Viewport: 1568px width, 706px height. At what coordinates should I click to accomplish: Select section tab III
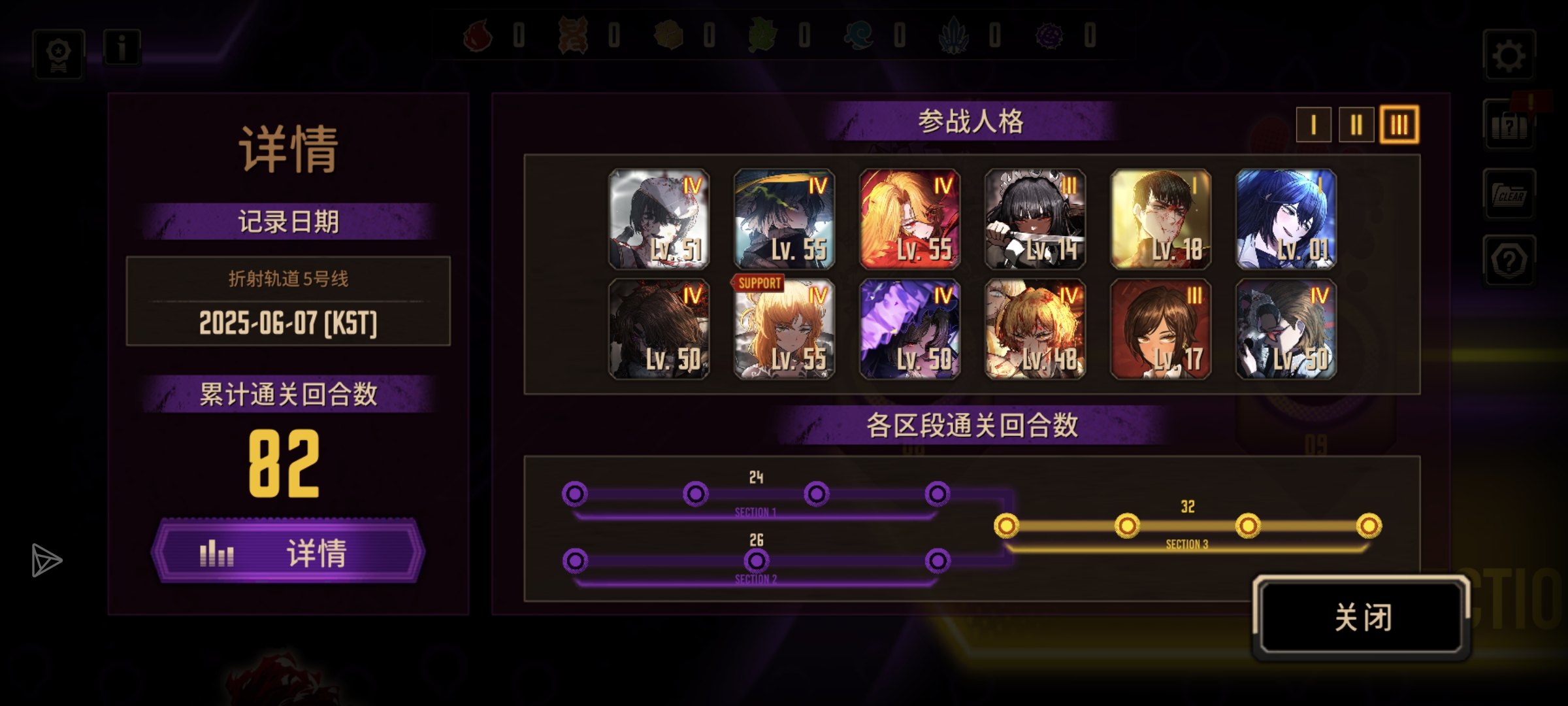tap(1399, 124)
